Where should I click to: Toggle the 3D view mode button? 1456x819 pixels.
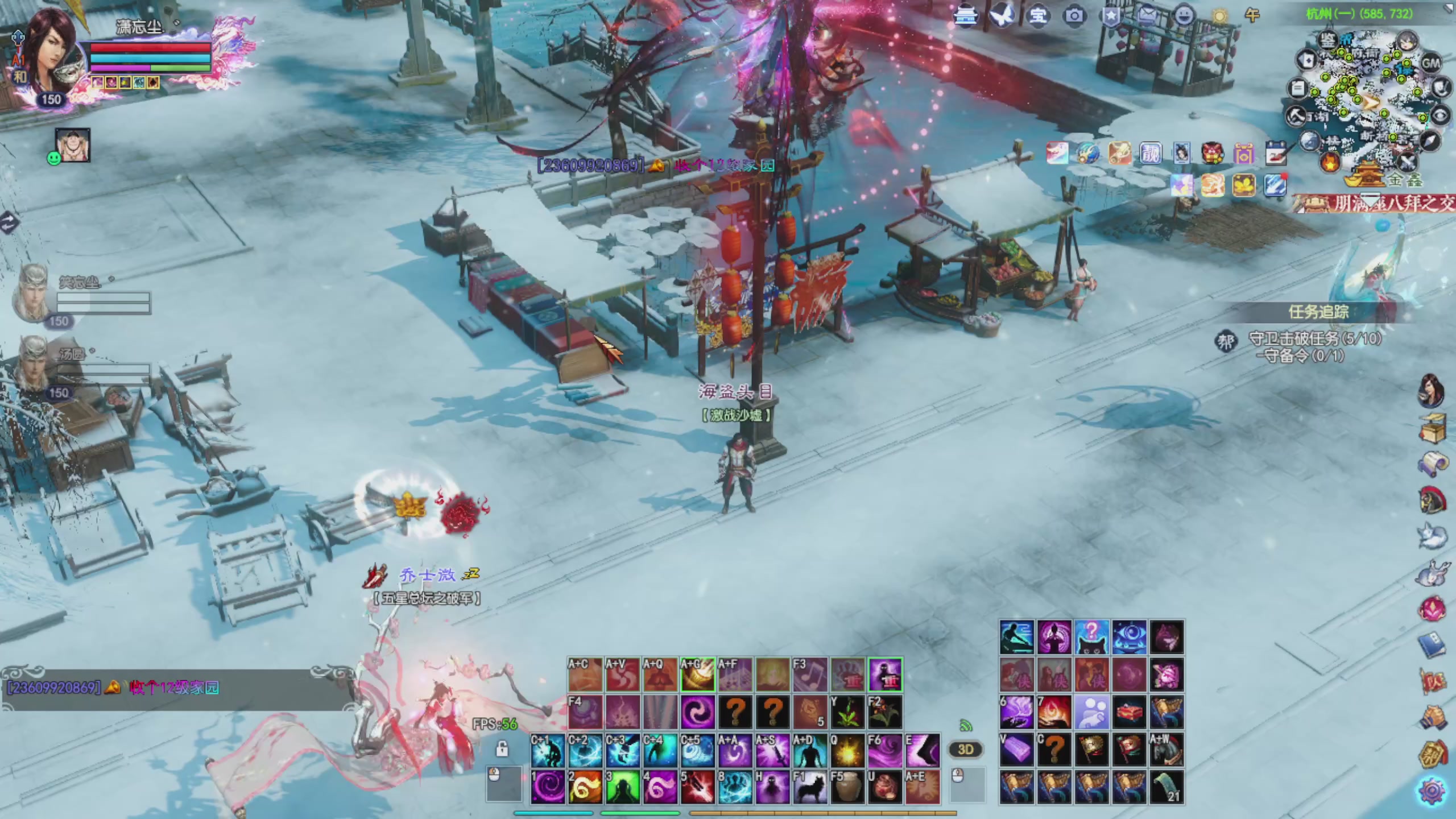(966, 749)
